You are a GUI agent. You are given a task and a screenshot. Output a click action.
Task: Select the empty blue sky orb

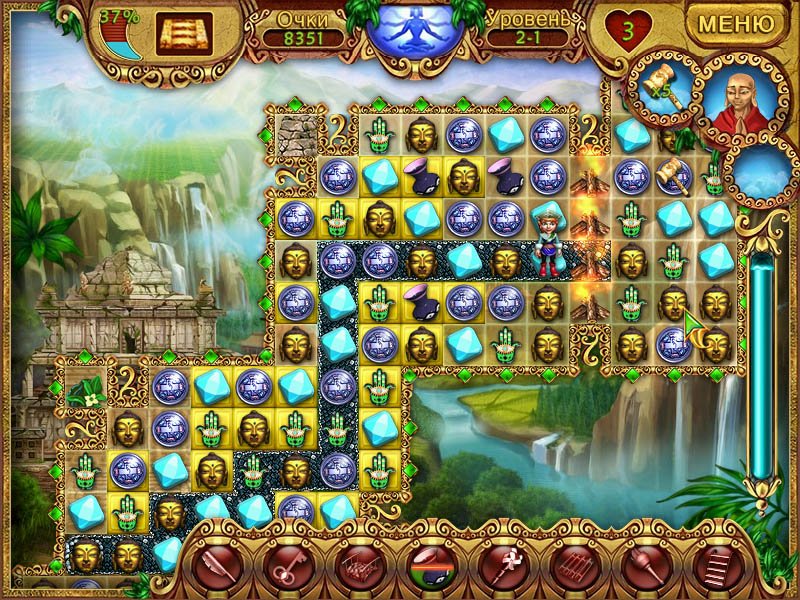coord(761,172)
